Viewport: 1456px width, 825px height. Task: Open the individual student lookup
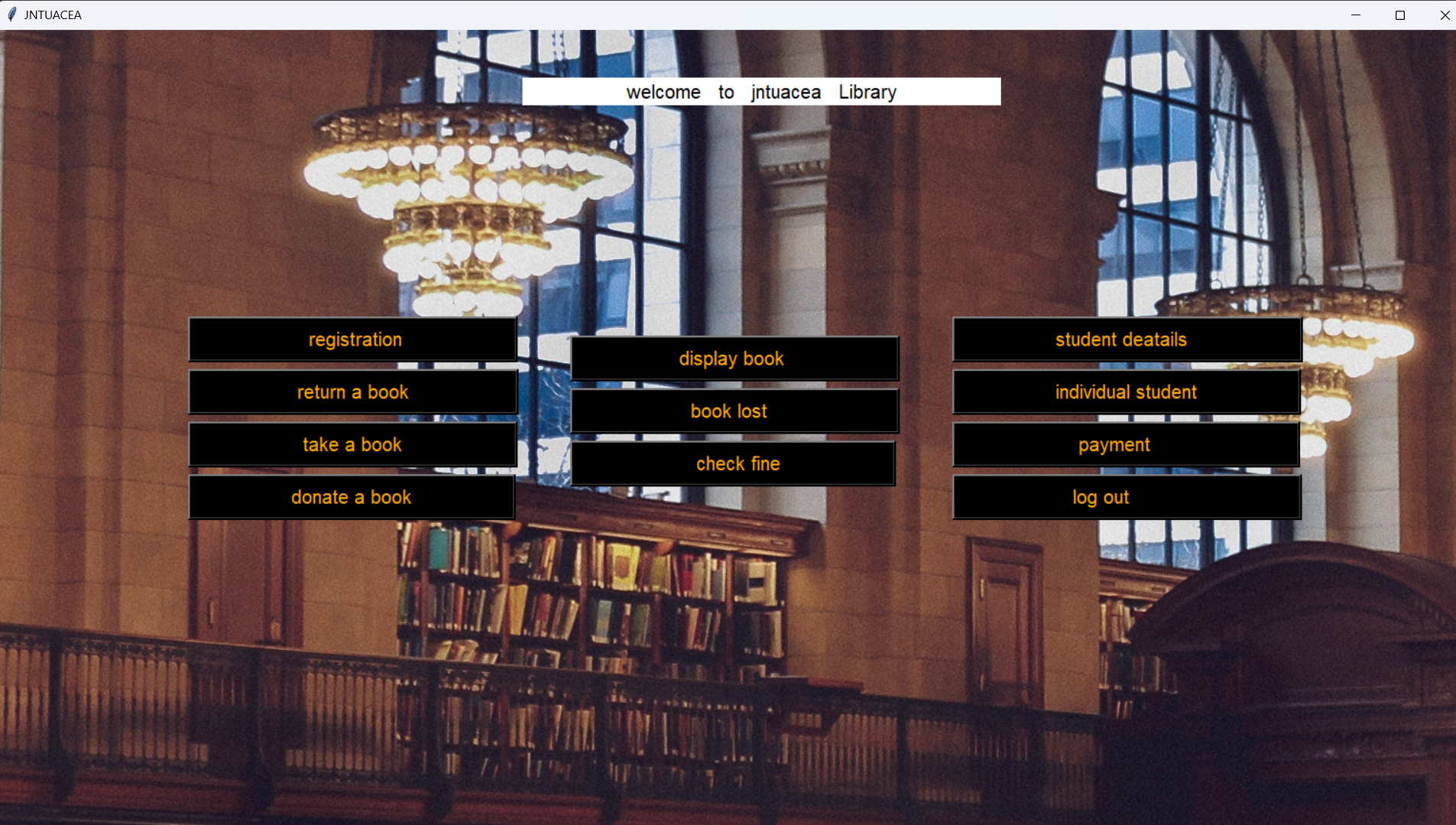tap(1125, 391)
